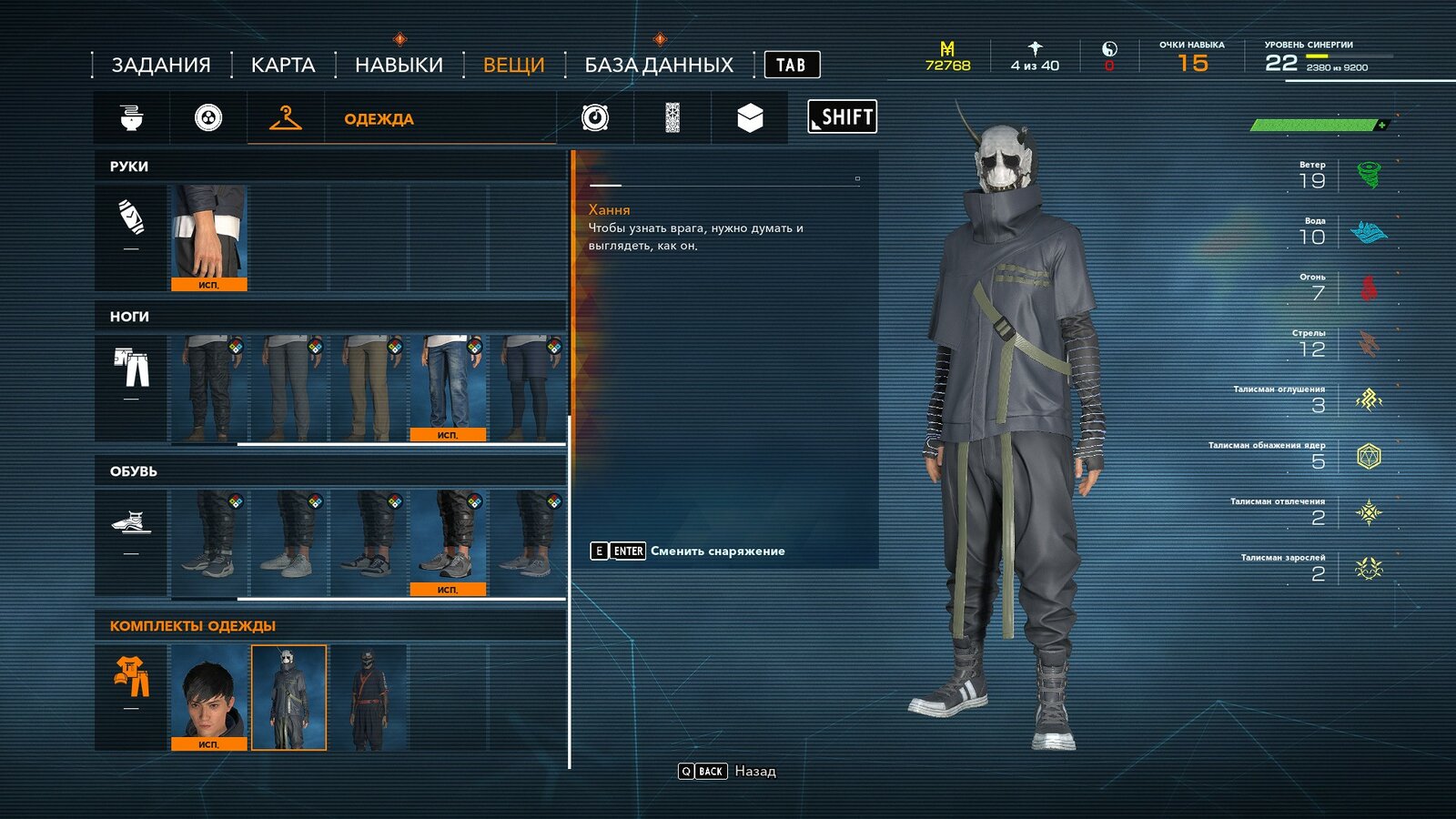Open the food category with the noodle bowl icon

click(132, 116)
